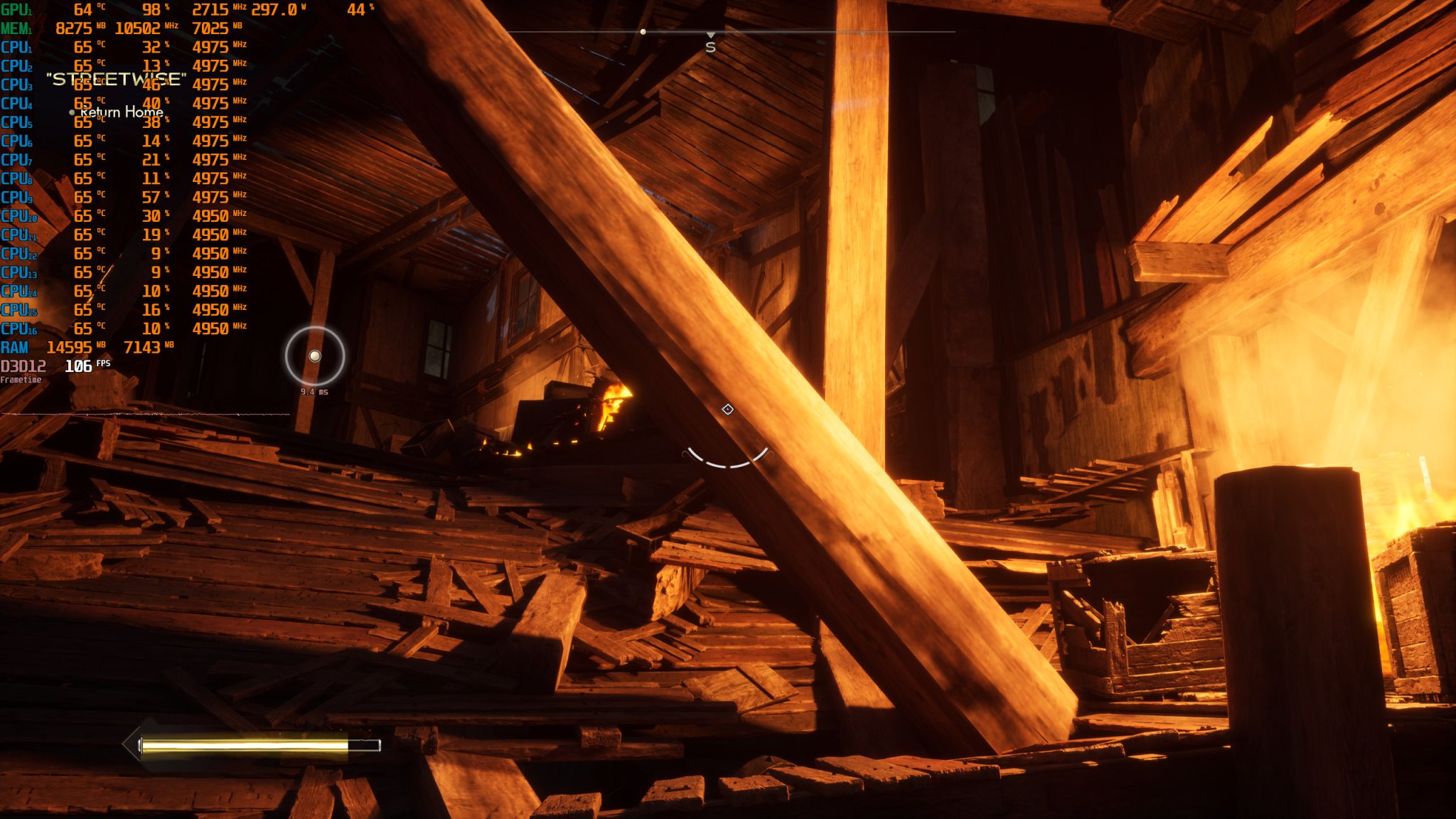1456x819 pixels.
Task: Toggle the white dot on the compass bar
Action: [643, 31]
